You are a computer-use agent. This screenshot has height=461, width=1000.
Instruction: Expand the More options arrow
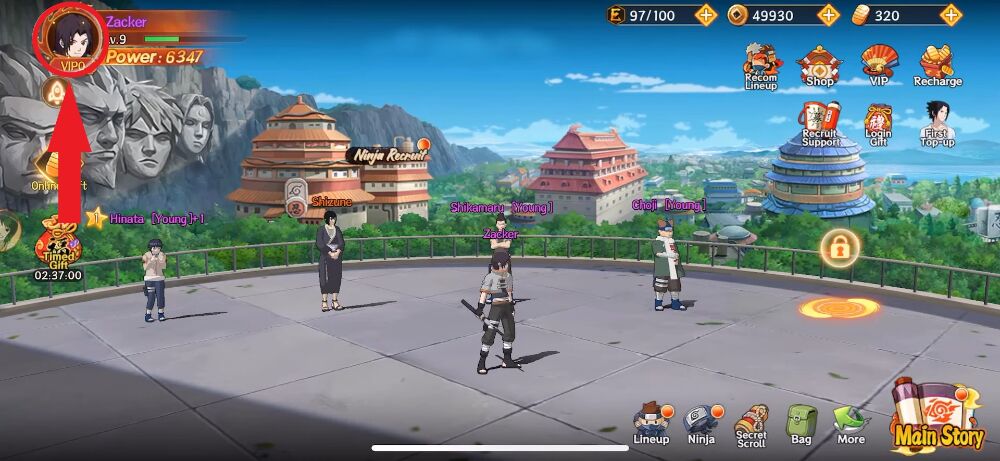click(x=851, y=424)
